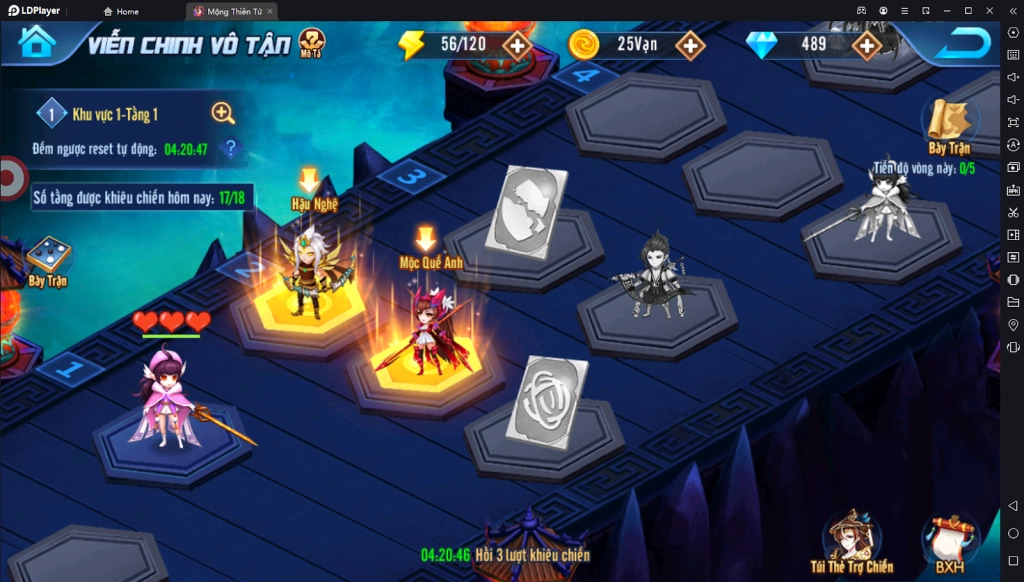Challenge Hậu Nghệ on the glowing tile
This screenshot has height=582, width=1024.
coord(311,275)
